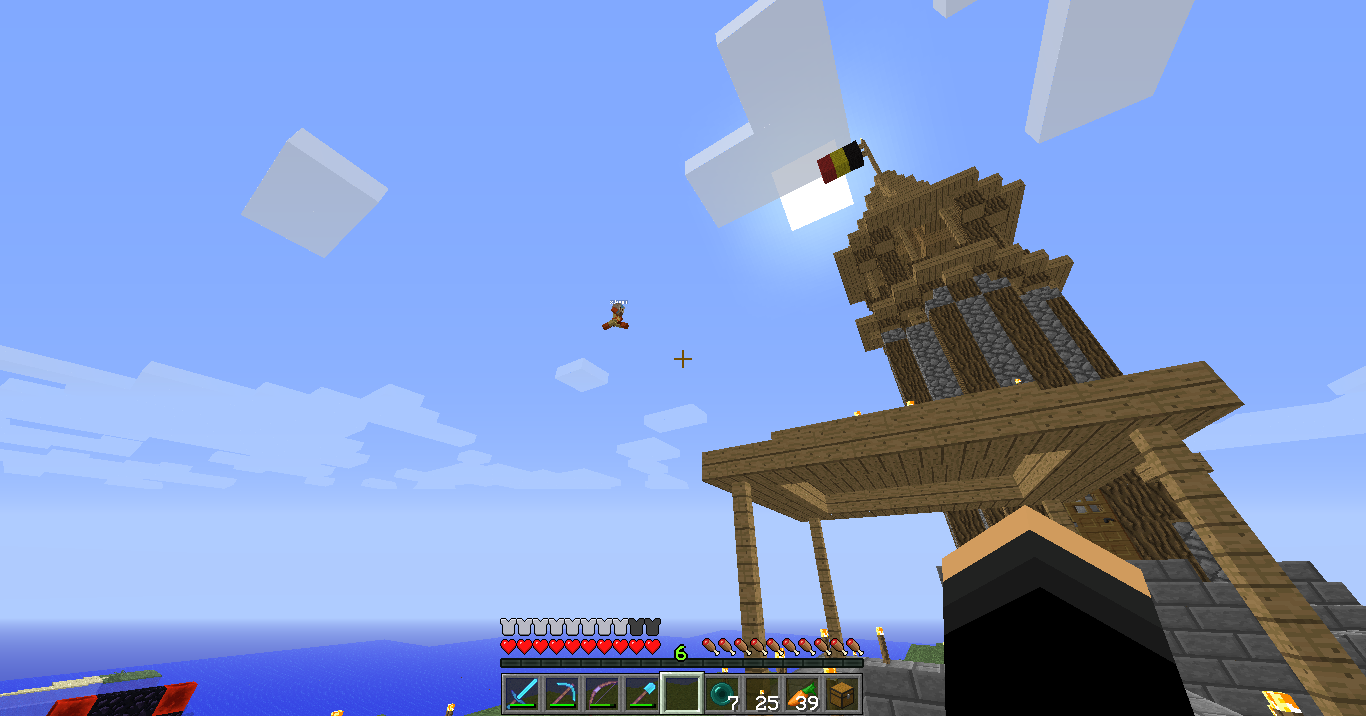Select the diamond sword hotbar slot

521,693
